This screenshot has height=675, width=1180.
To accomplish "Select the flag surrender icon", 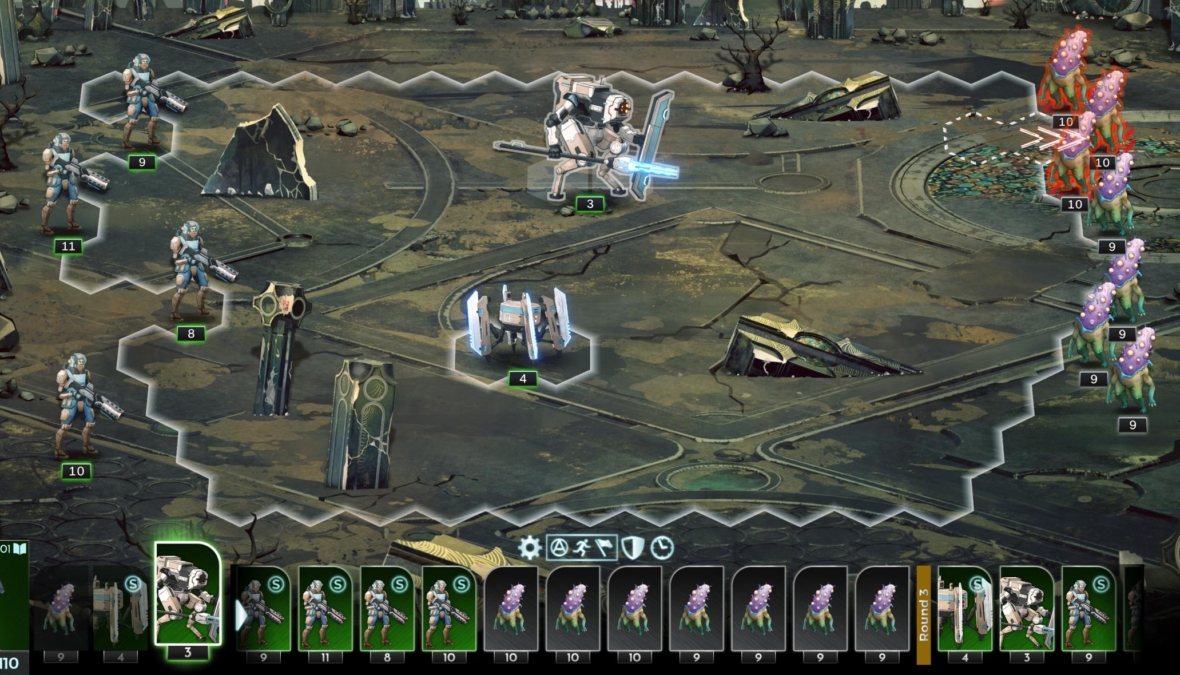I will 603,548.
